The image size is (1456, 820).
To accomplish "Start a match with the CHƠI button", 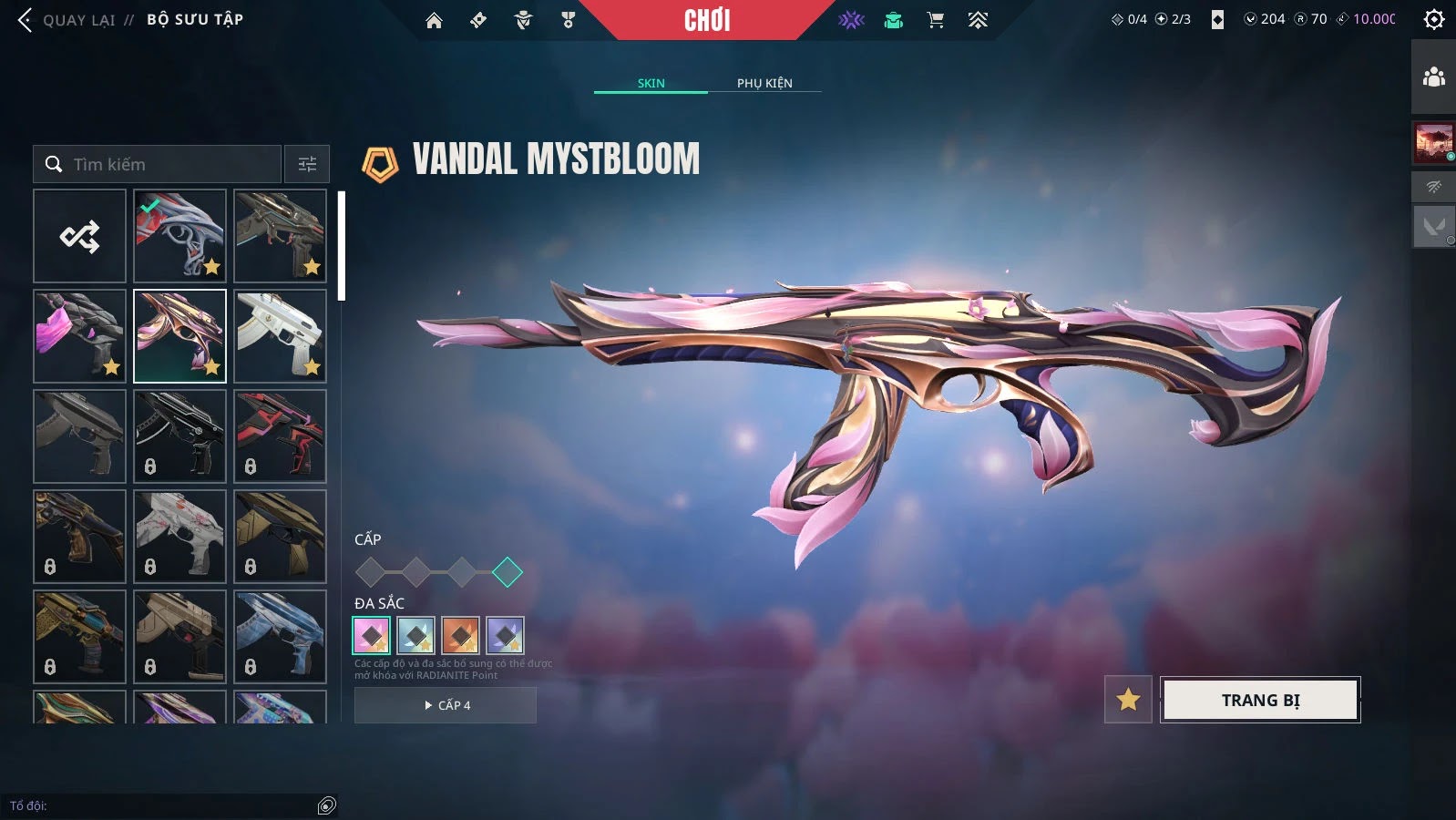I will pos(707,20).
